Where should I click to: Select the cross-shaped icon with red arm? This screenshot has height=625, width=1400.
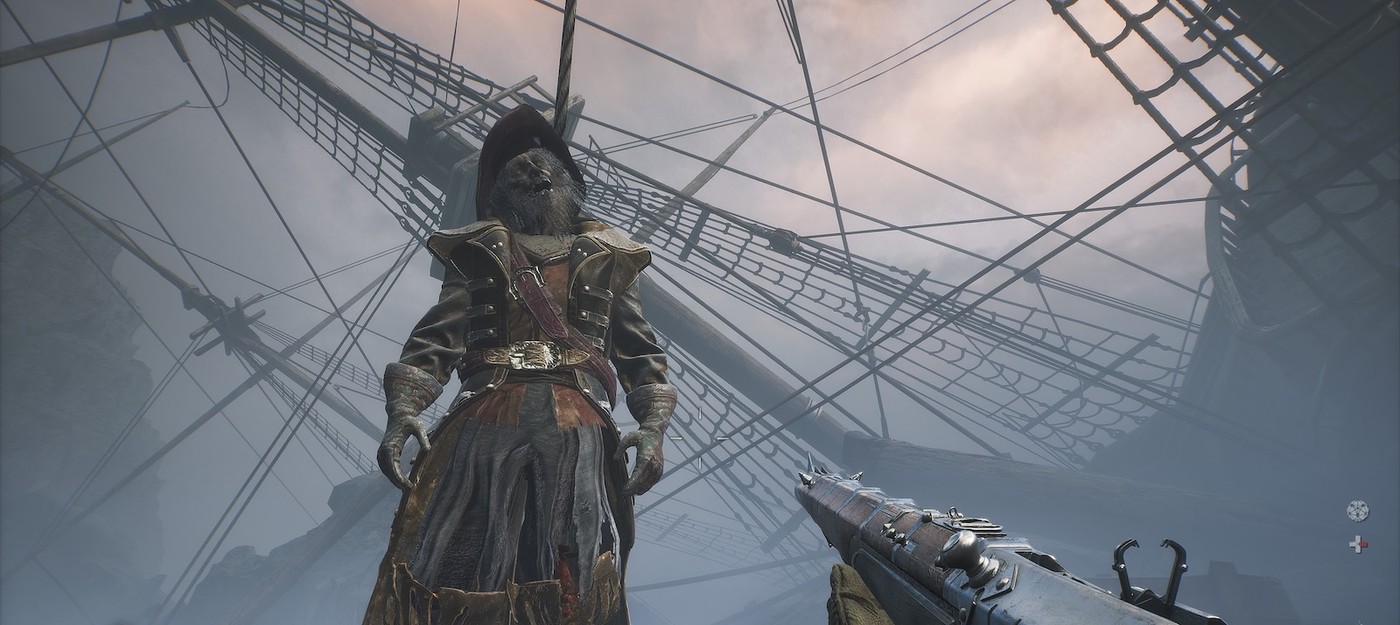pyautogui.click(x=1357, y=545)
